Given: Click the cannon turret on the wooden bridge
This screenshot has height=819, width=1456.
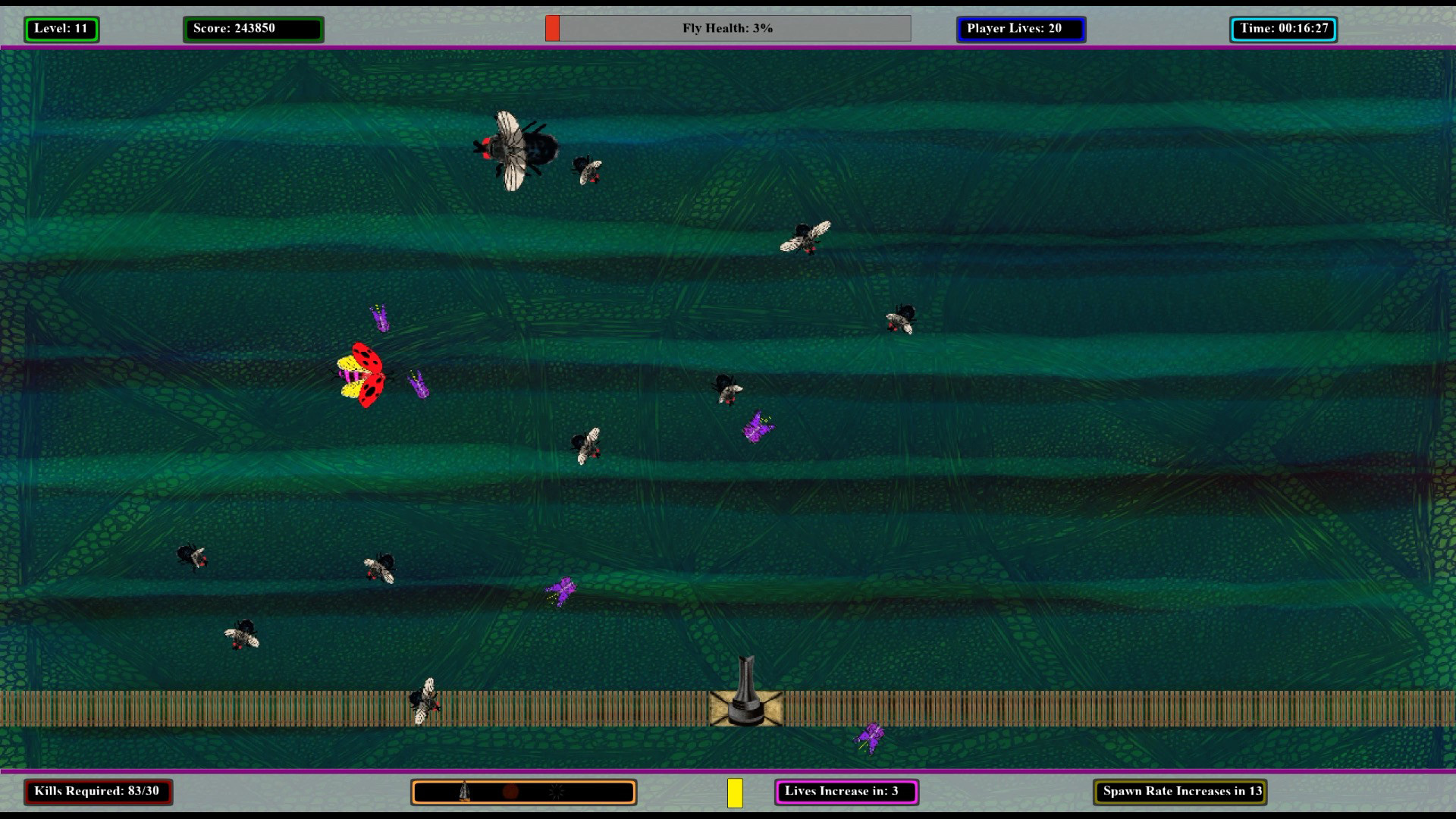Looking at the screenshot, I should pyautogui.click(x=747, y=690).
